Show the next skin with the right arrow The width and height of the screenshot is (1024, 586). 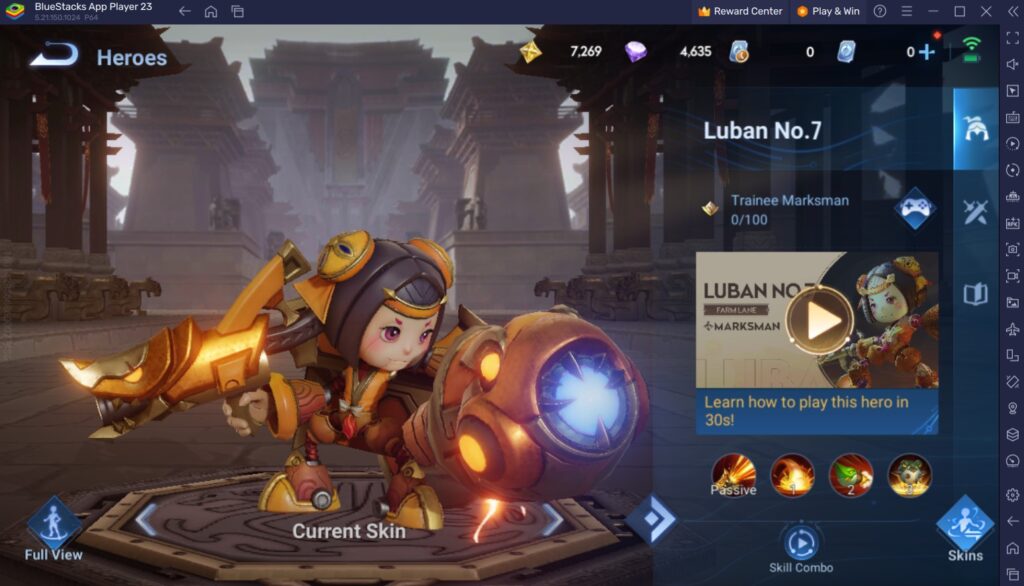pyautogui.click(x=553, y=520)
